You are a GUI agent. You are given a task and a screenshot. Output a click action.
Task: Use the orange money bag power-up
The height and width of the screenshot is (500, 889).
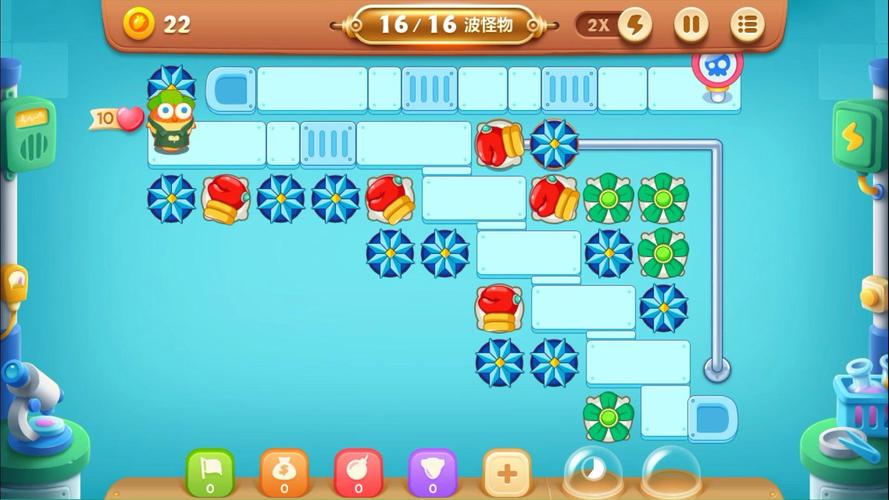click(x=284, y=471)
